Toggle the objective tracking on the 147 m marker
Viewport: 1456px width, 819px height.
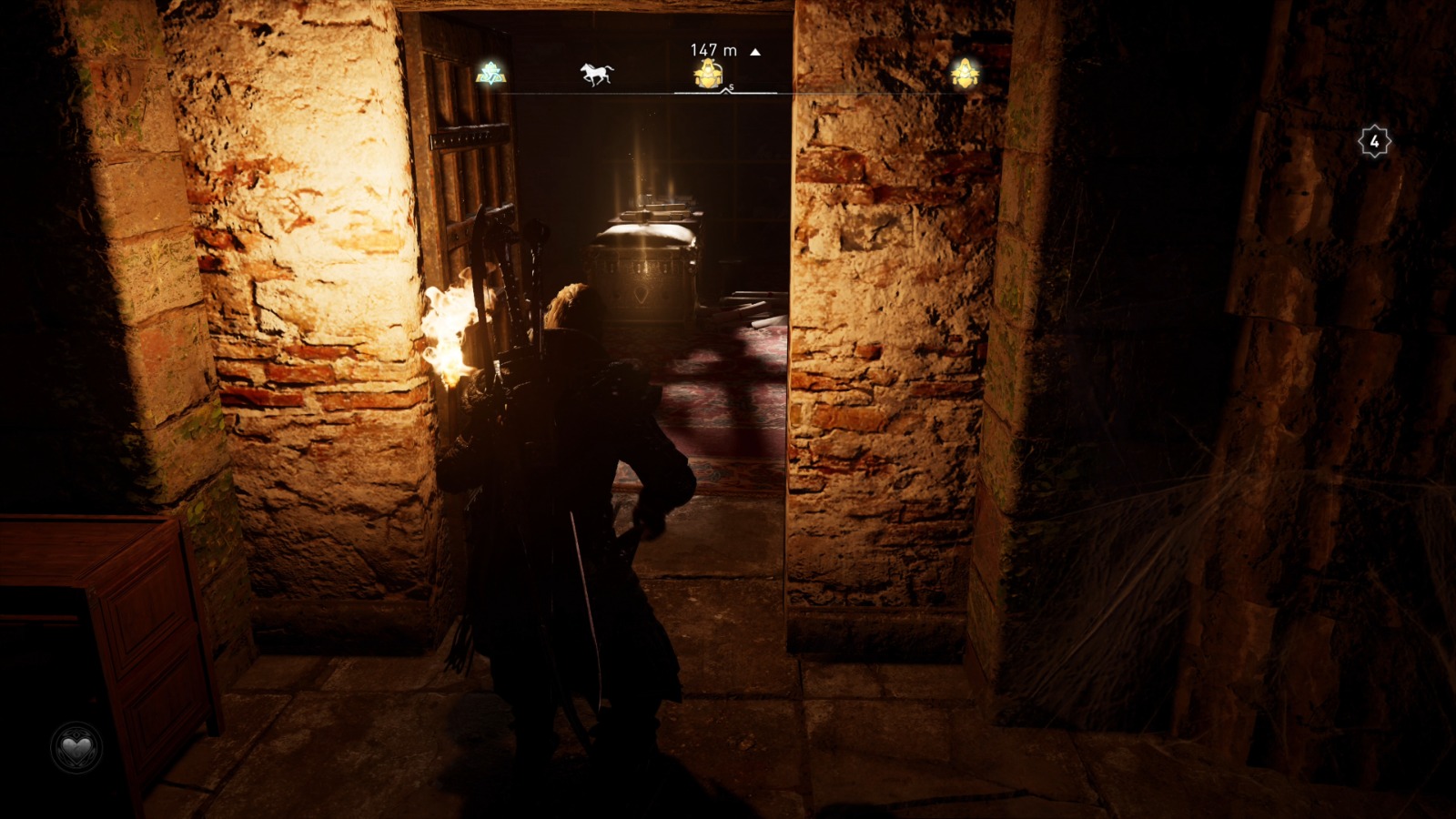coord(708,73)
